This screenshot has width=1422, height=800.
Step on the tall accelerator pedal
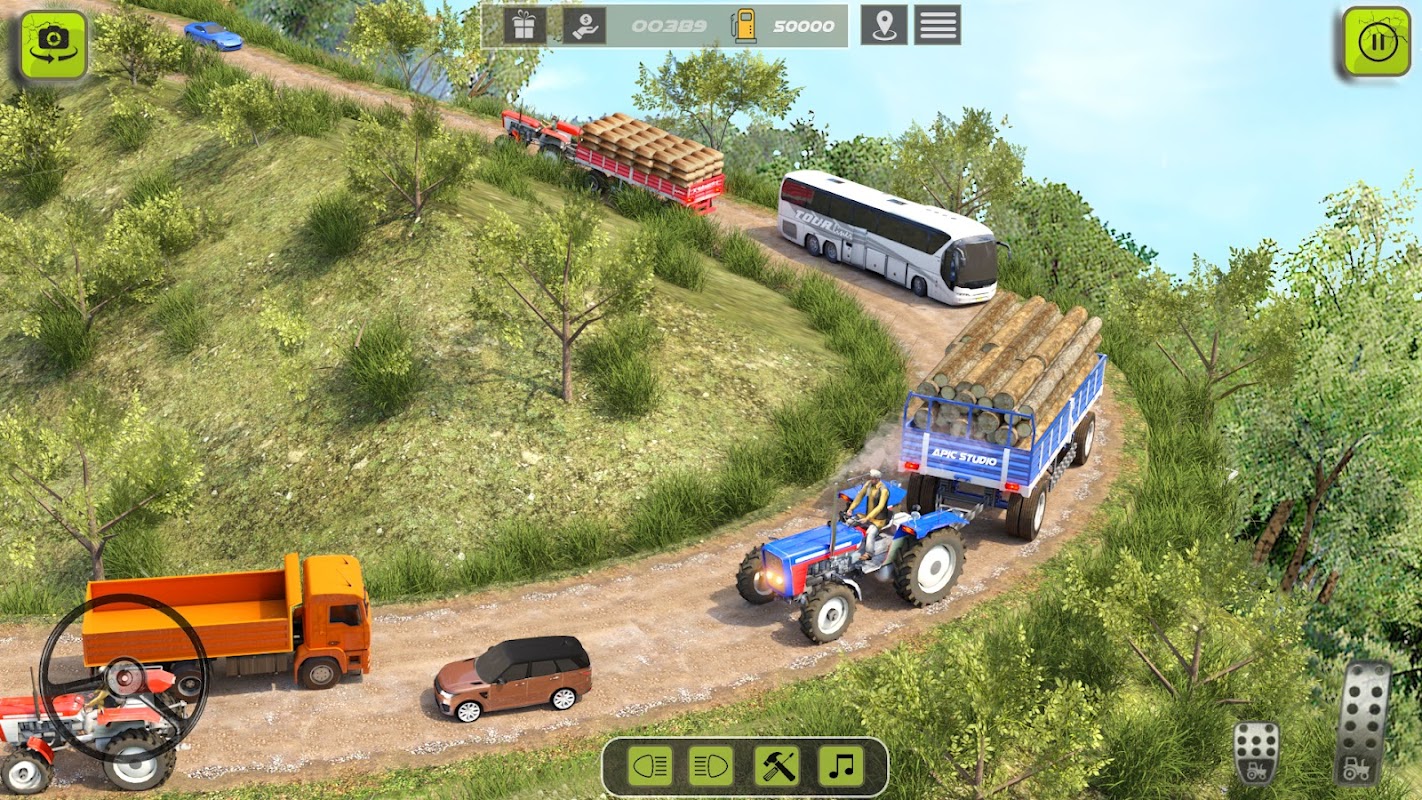tap(1363, 722)
